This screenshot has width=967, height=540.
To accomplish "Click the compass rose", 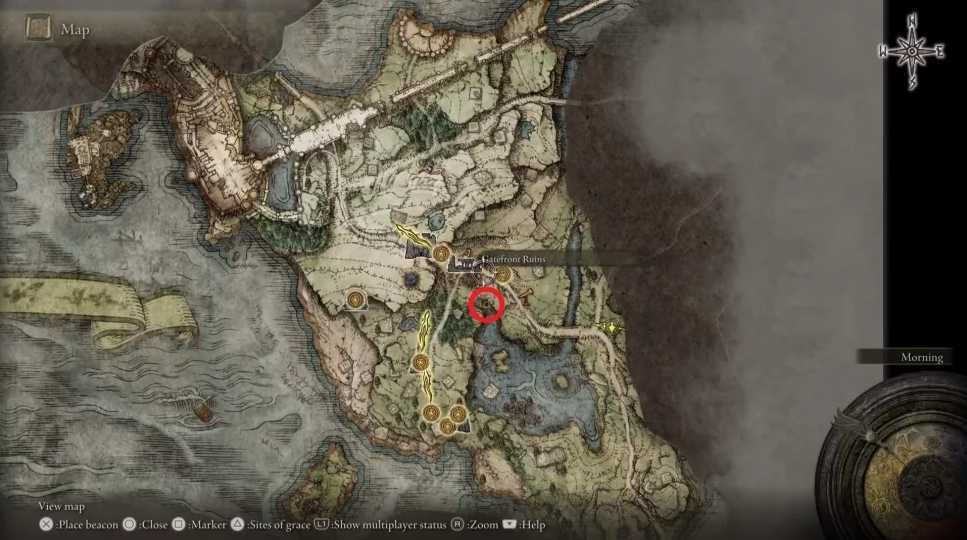I will pyautogui.click(x=911, y=51).
